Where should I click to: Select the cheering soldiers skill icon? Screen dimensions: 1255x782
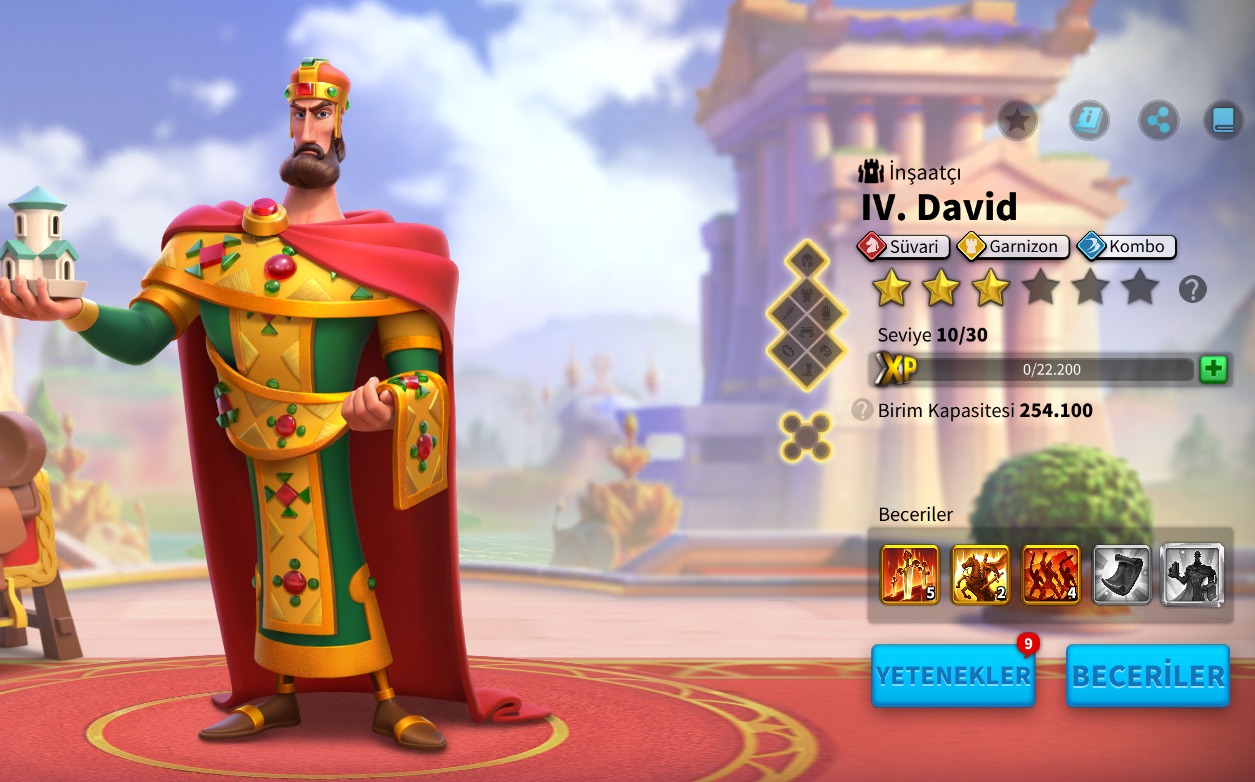1051,575
